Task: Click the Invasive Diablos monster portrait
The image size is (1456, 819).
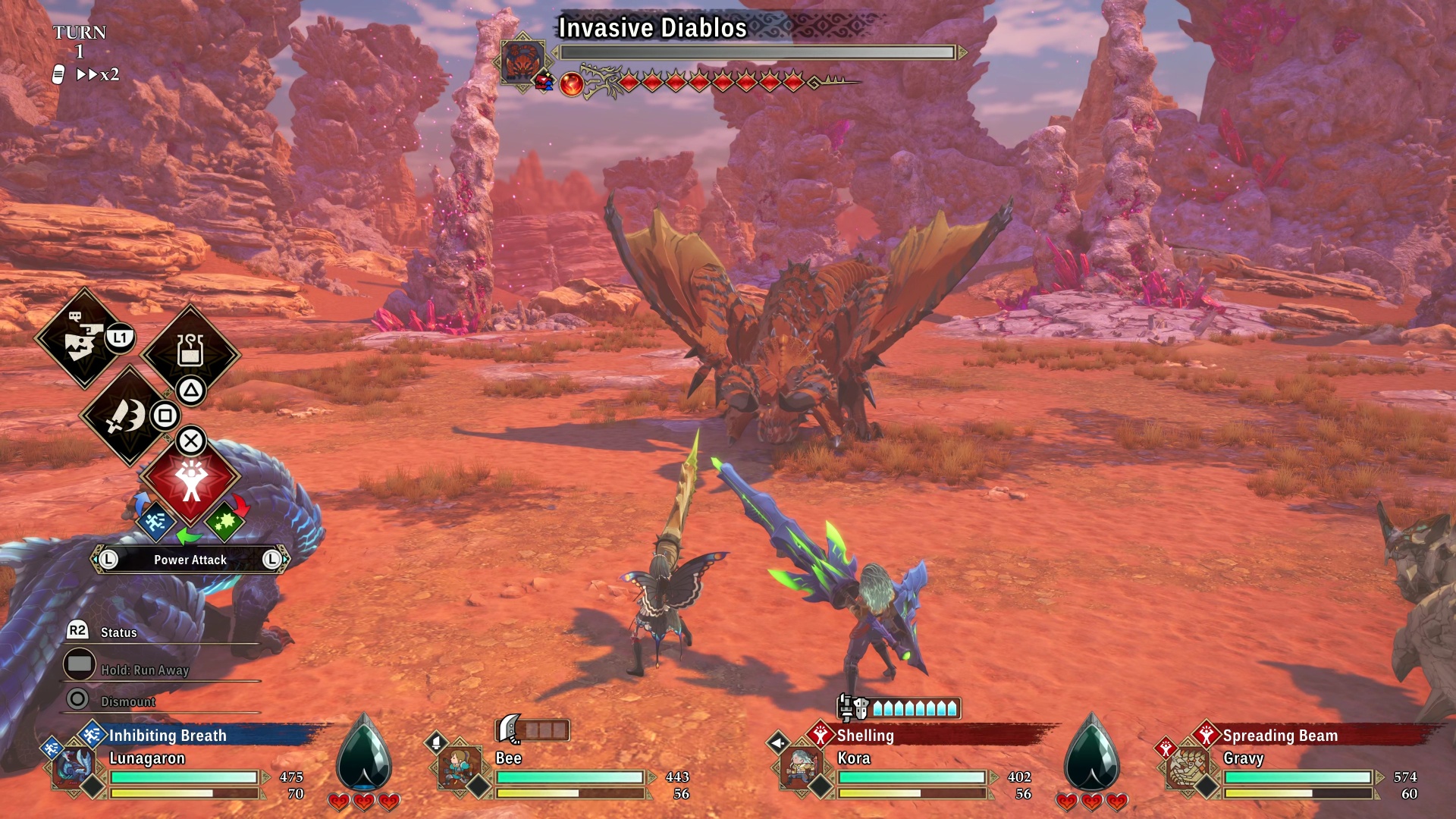Action: (x=522, y=58)
